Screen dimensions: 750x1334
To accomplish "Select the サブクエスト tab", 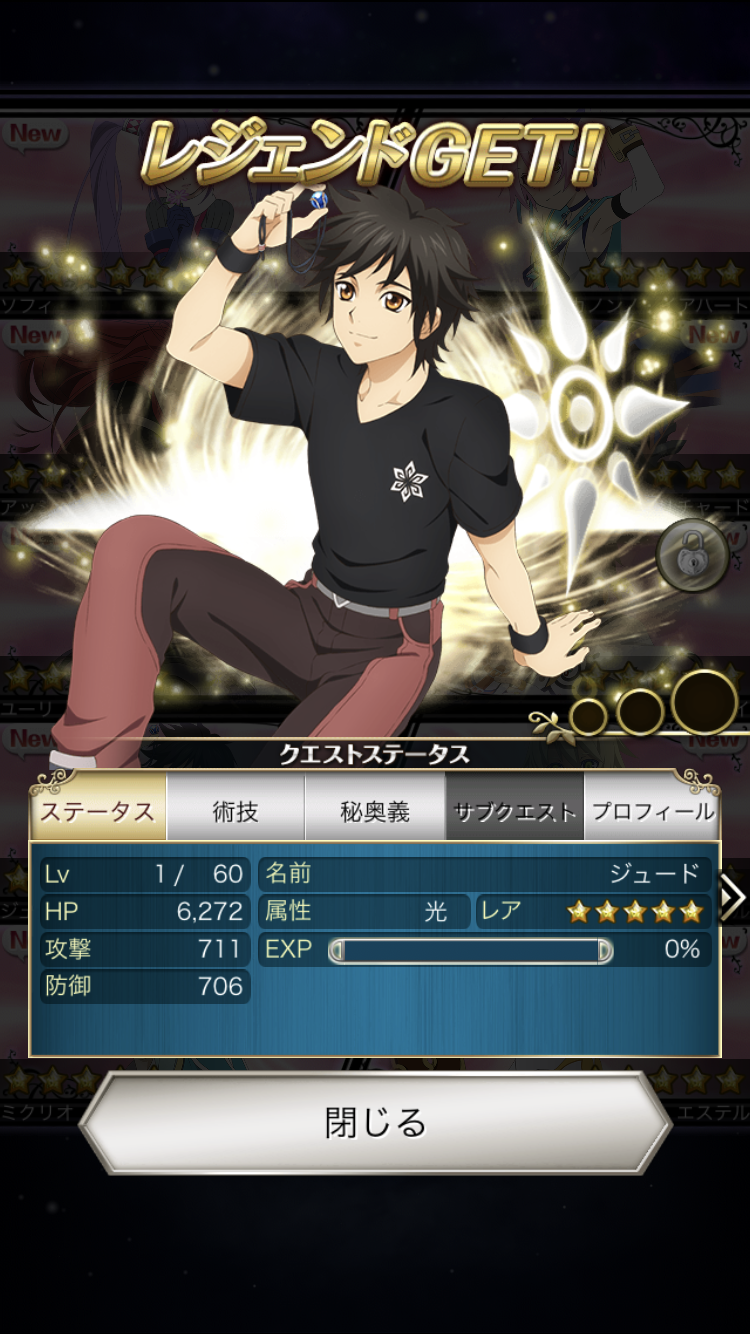I will 514,810.
